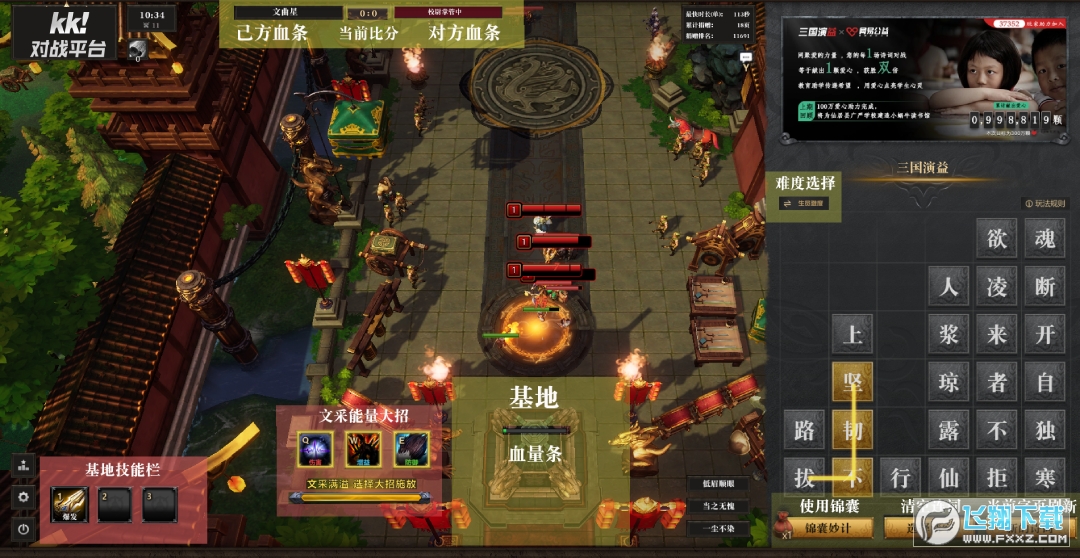Viewport: 1080px width, 558px height.
Task: Select the 上 character tile
Action: [x=852, y=333]
